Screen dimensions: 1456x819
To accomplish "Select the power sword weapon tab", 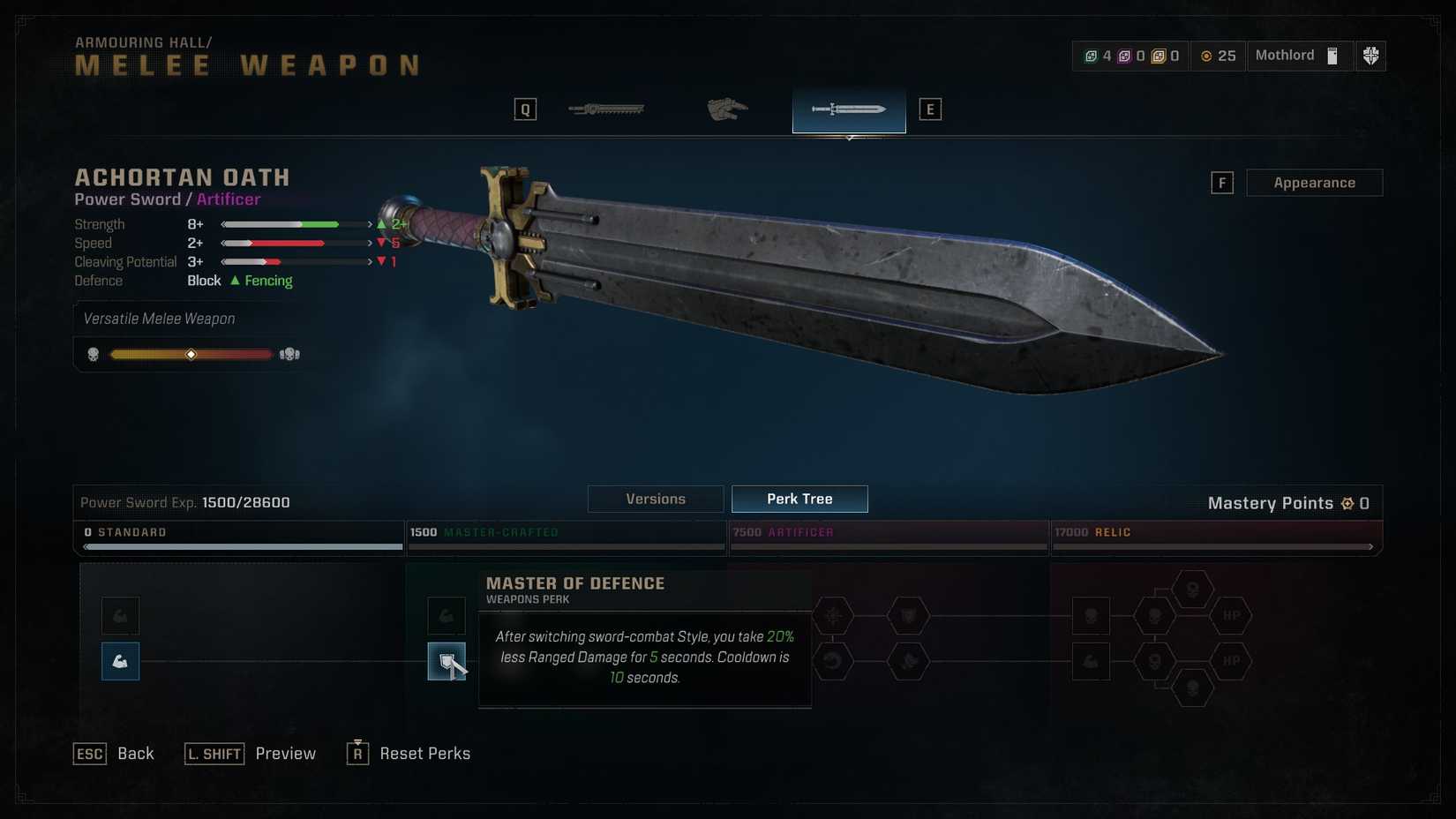I will coord(849,109).
